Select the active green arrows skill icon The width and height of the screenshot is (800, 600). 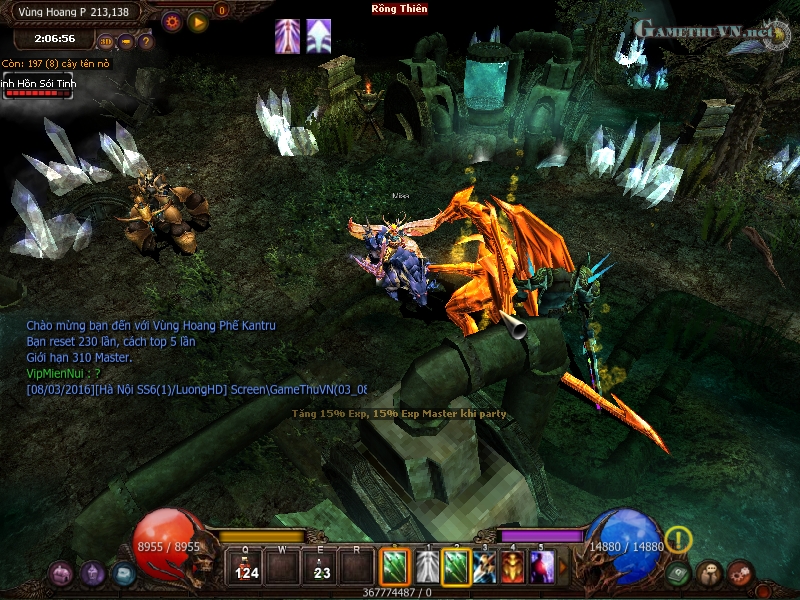tap(394, 568)
